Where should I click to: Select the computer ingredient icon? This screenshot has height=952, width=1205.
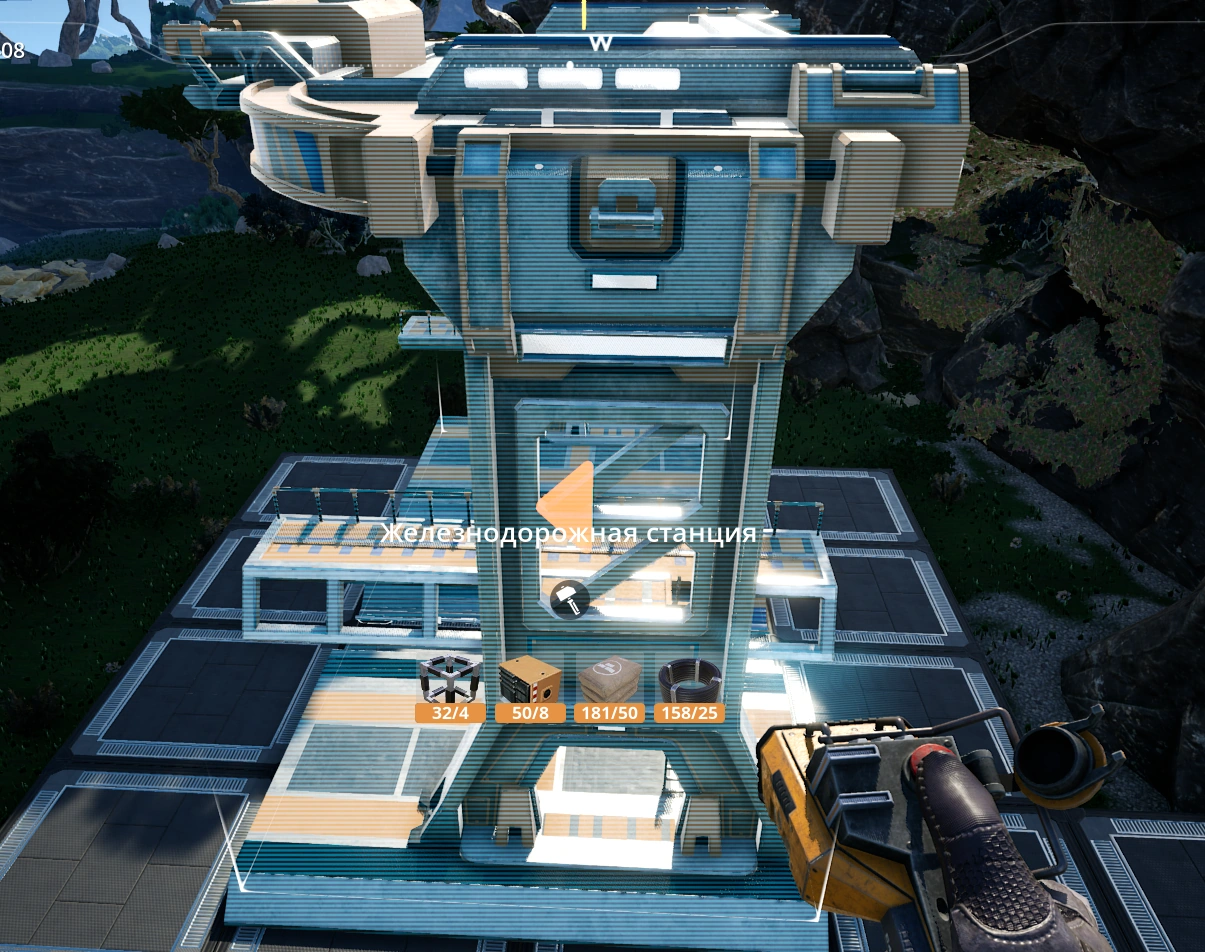click(529, 679)
